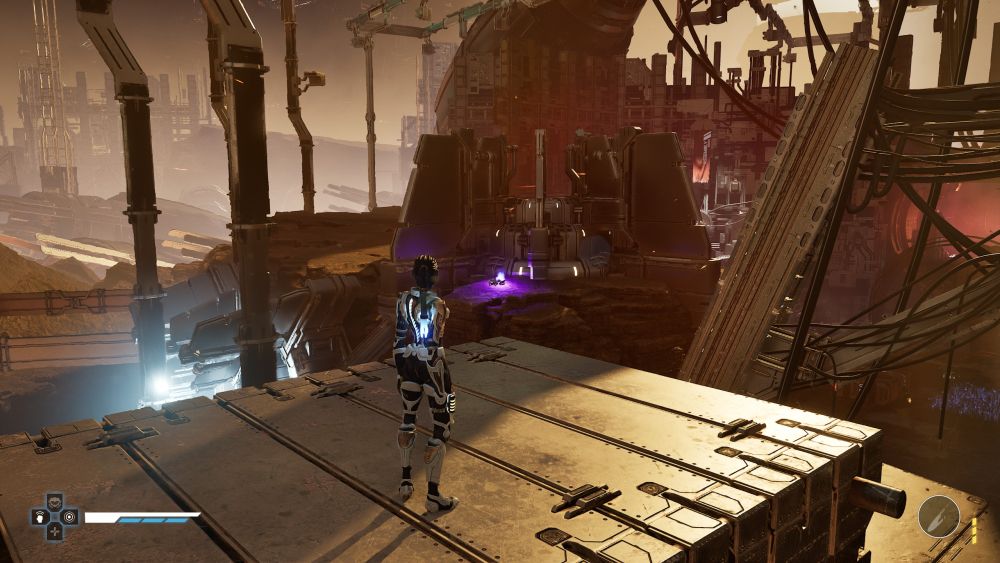This screenshot has height=563, width=1000.
Task: Activate the concentric circles ability icon
Action: pyautogui.click(x=68, y=518)
